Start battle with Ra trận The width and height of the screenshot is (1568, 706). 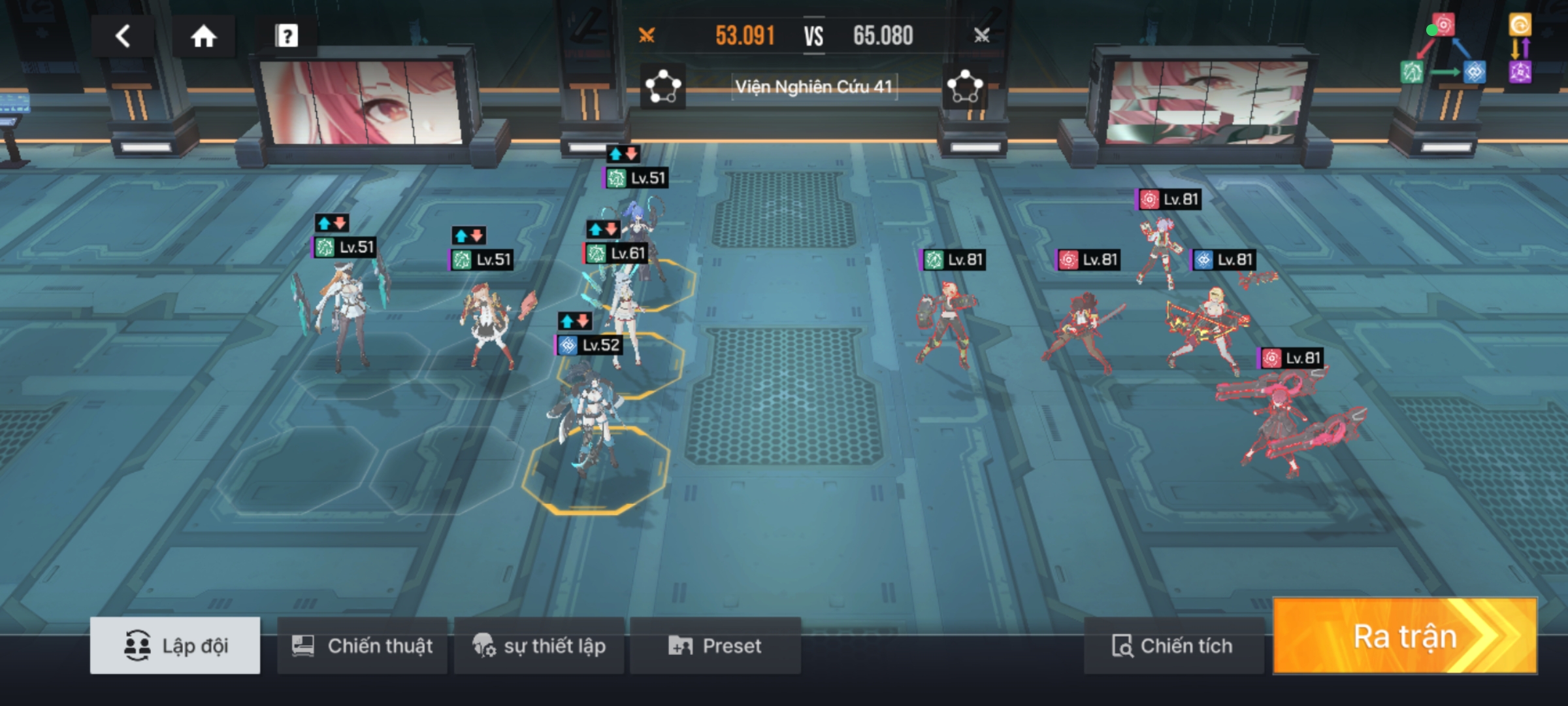tap(1405, 637)
